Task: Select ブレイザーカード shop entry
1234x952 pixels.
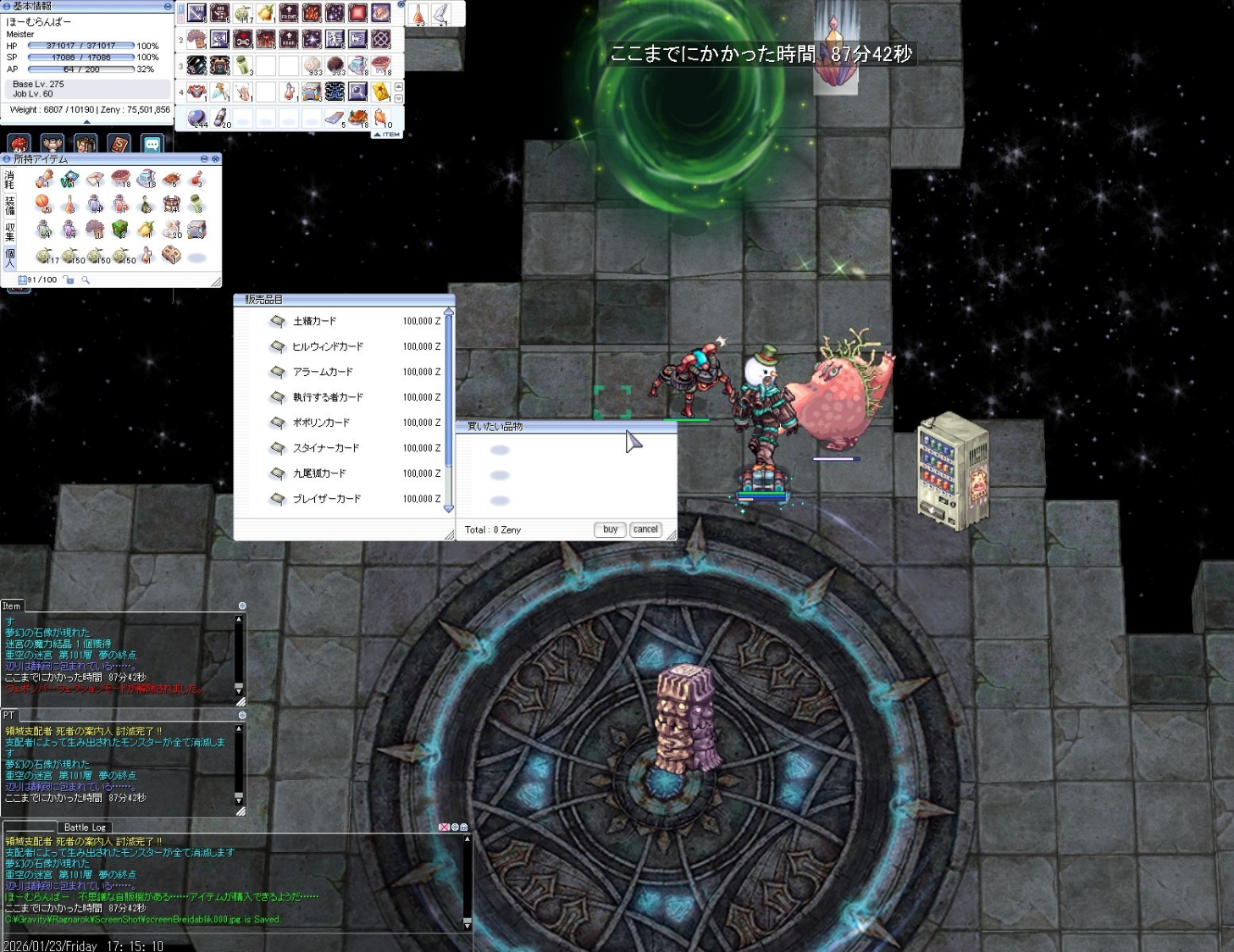Action: coord(326,499)
